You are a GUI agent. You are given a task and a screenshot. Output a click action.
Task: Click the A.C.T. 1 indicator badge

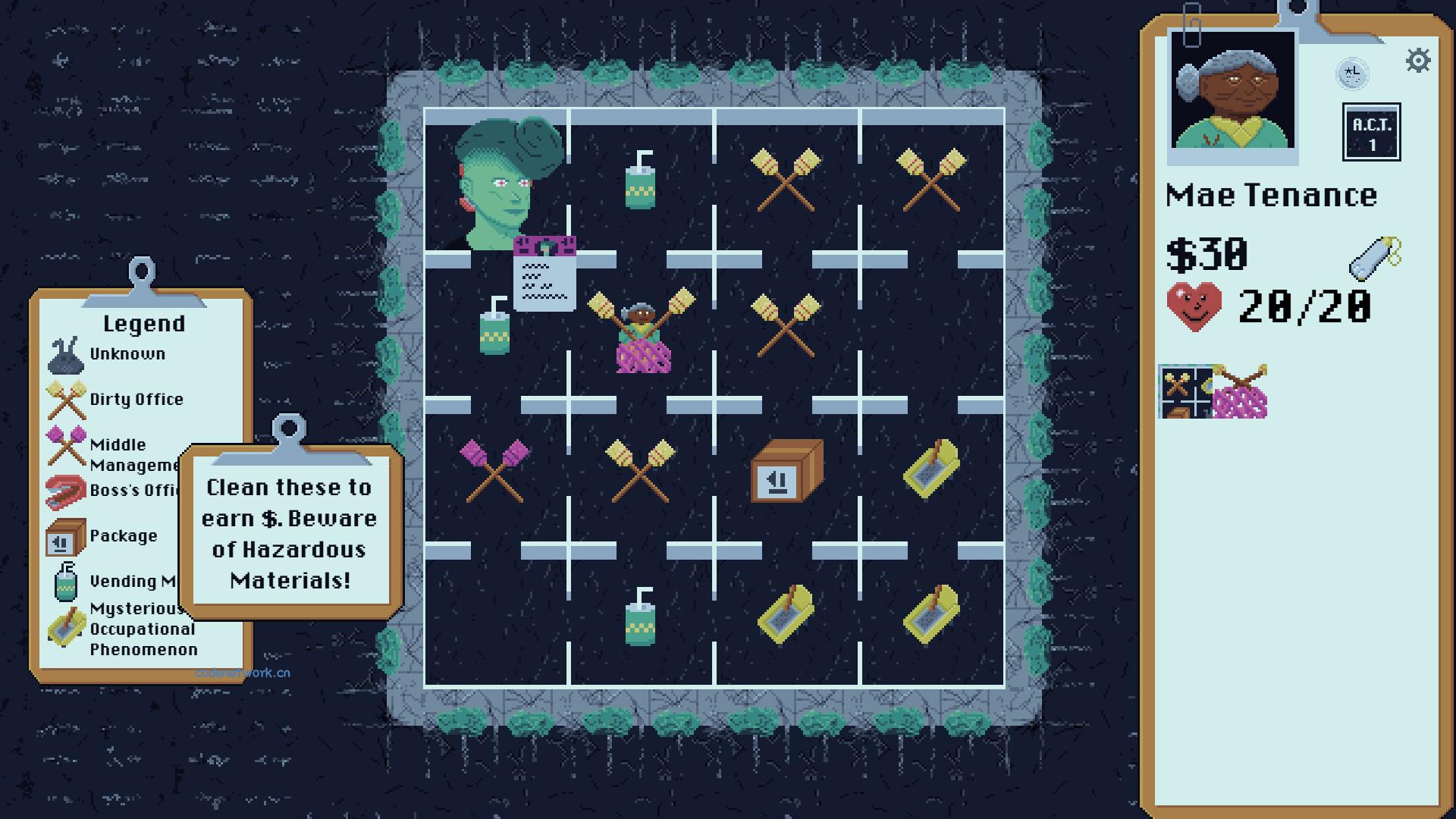(1373, 130)
